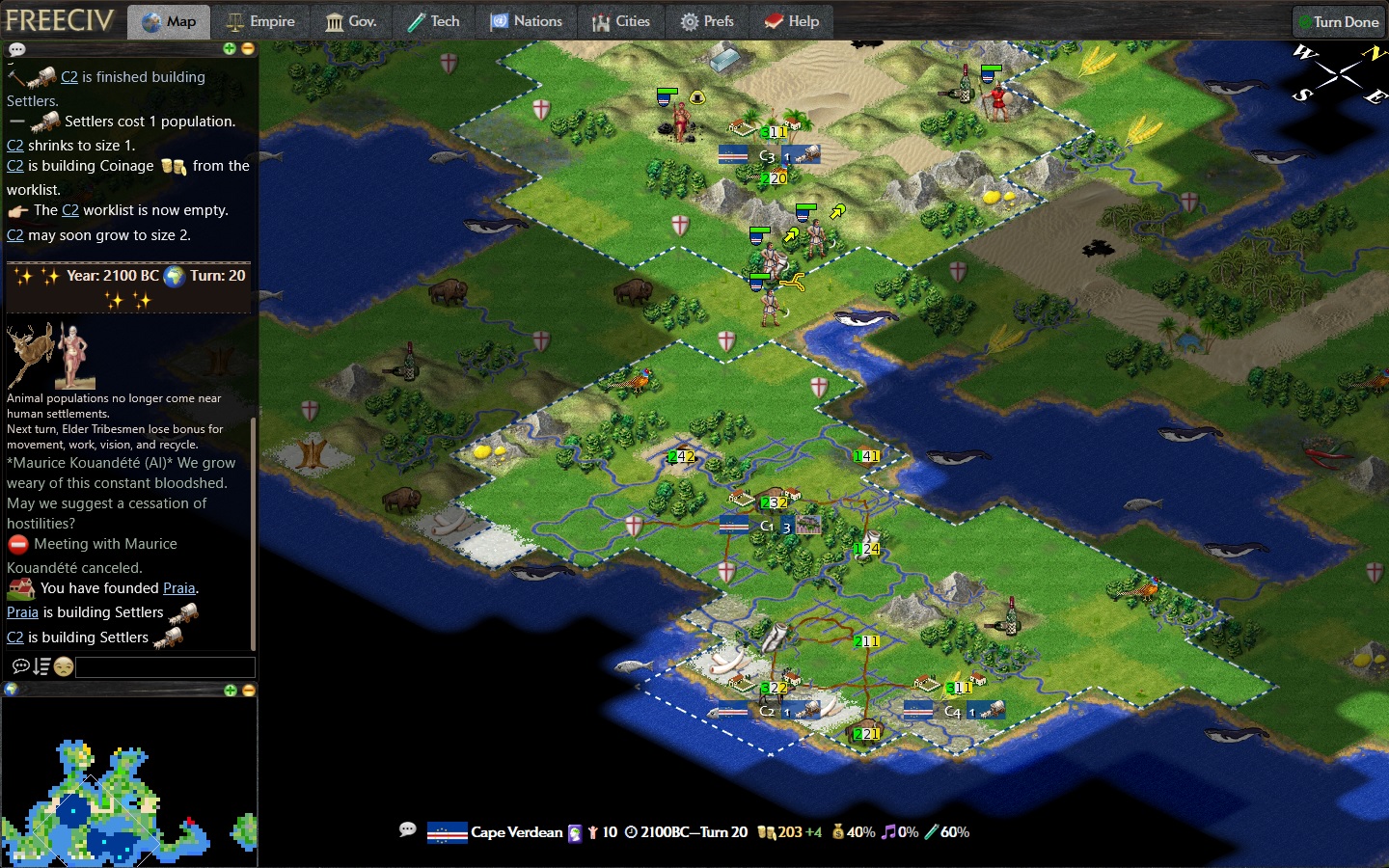1389x868 pixels.
Task: Expand the chat panel with its green plus
Action: pos(230,48)
